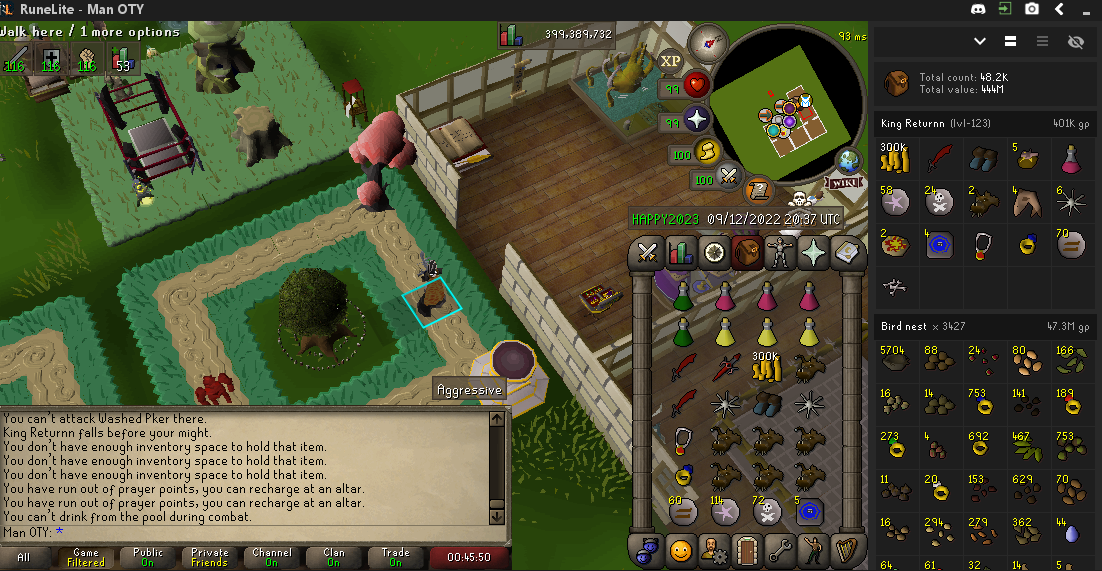Select the boots in the inventory

tap(766, 403)
